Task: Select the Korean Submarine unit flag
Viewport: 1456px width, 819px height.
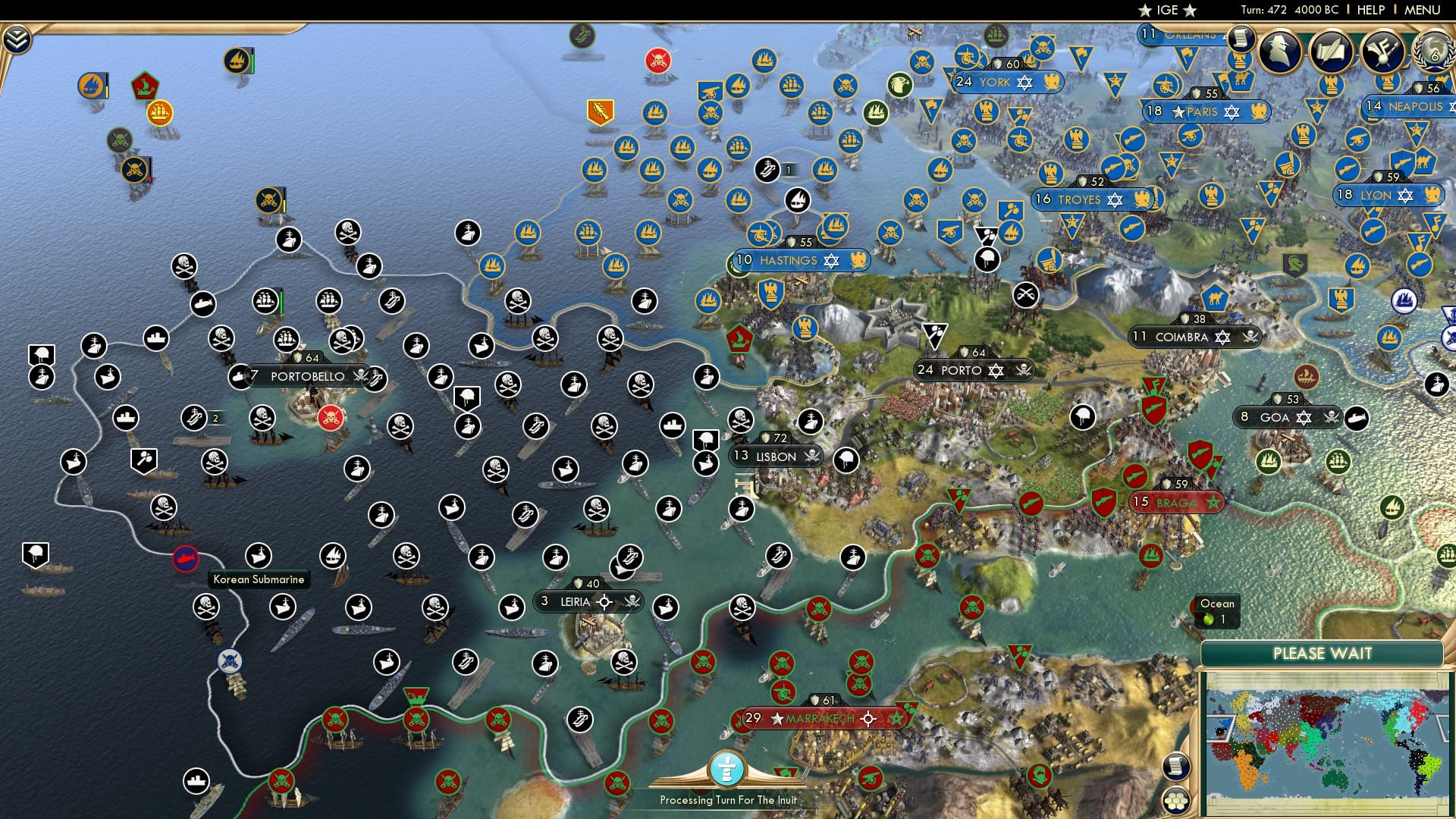Action: pyautogui.click(x=186, y=557)
